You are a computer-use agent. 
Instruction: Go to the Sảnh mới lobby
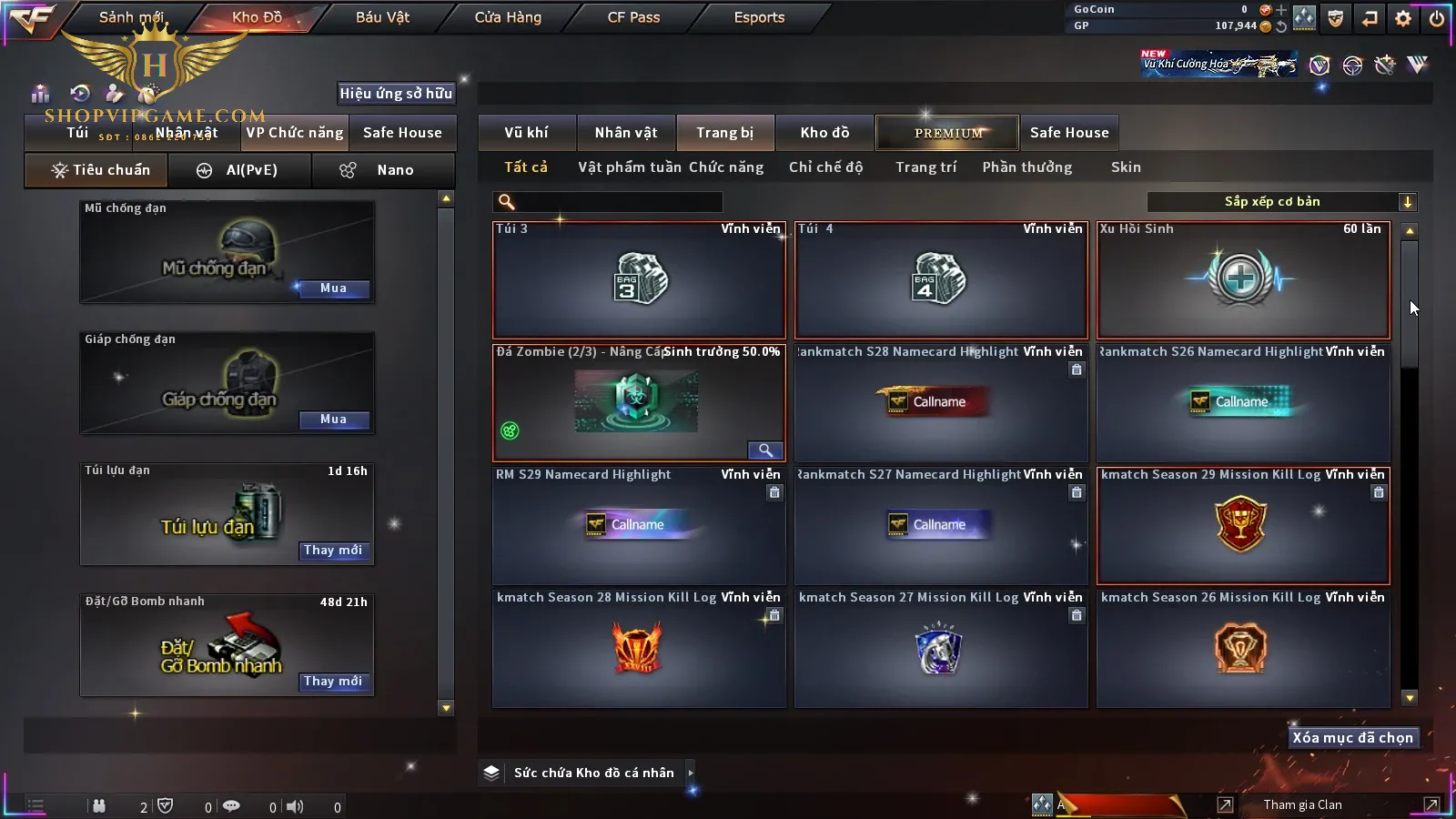pyautogui.click(x=131, y=17)
